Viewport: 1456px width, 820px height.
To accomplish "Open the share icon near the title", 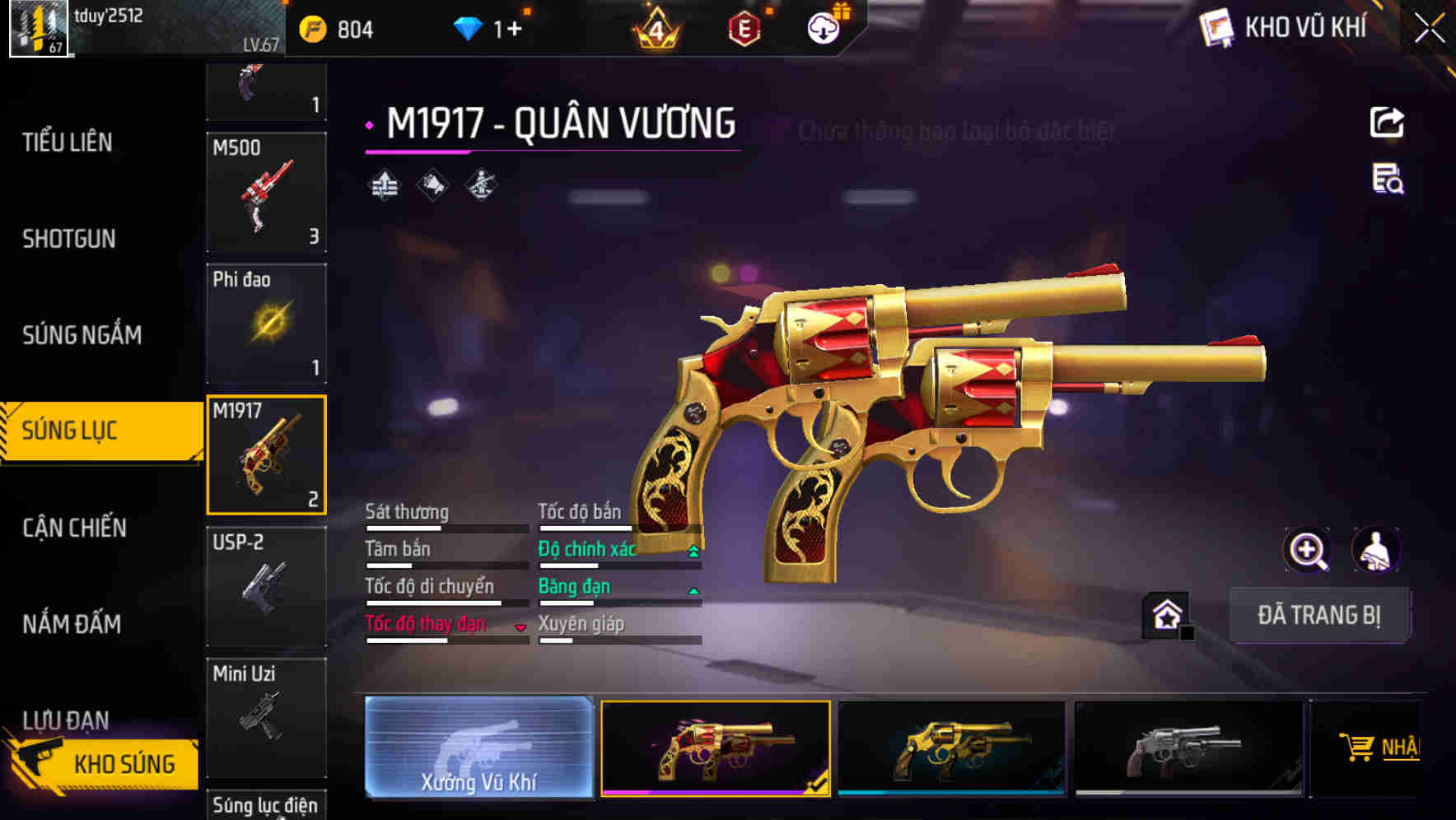I will click(1388, 122).
